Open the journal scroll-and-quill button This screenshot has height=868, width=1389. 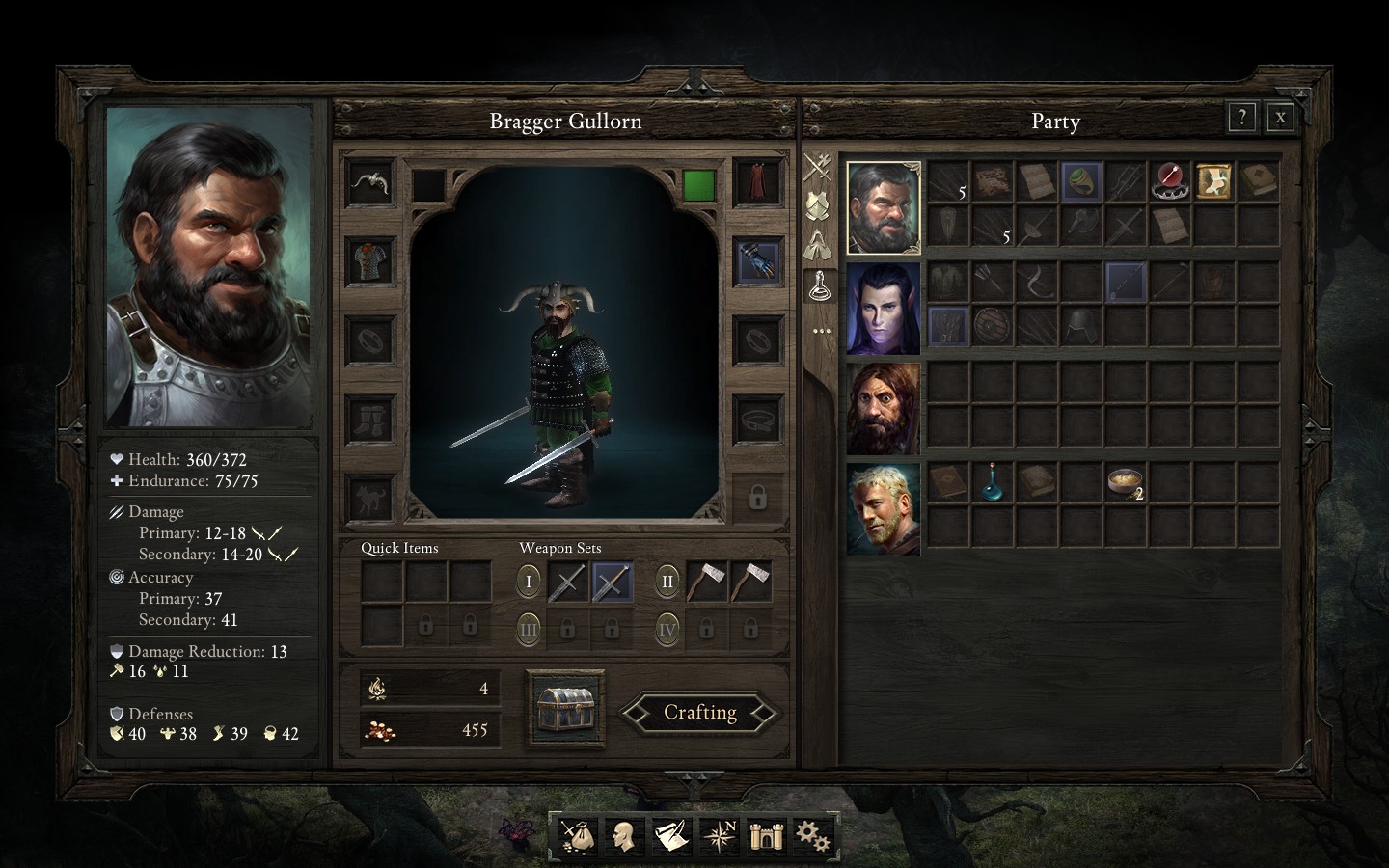(x=672, y=835)
